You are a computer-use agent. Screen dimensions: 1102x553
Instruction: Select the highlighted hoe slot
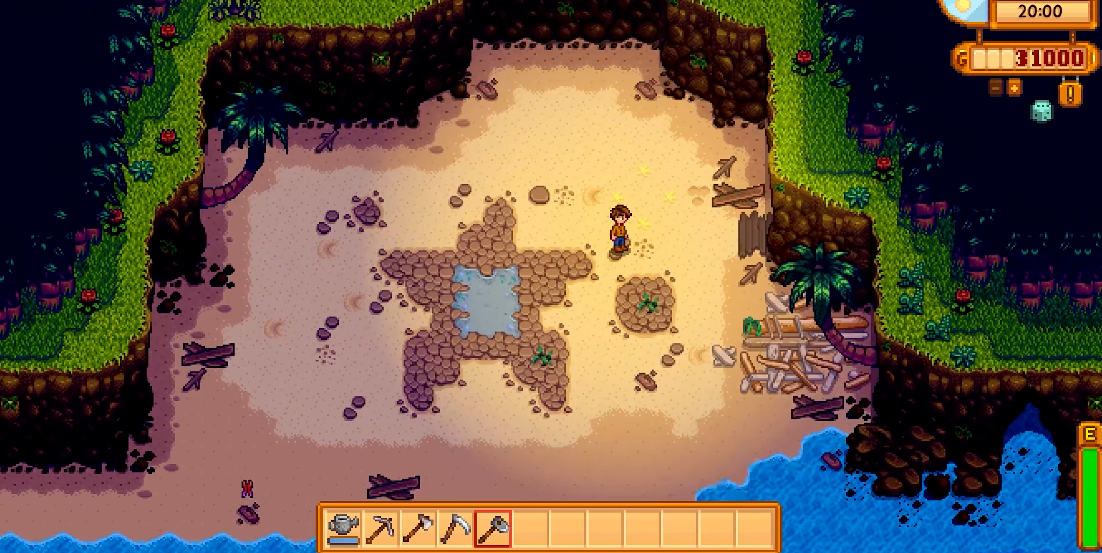tap(493, 527)
